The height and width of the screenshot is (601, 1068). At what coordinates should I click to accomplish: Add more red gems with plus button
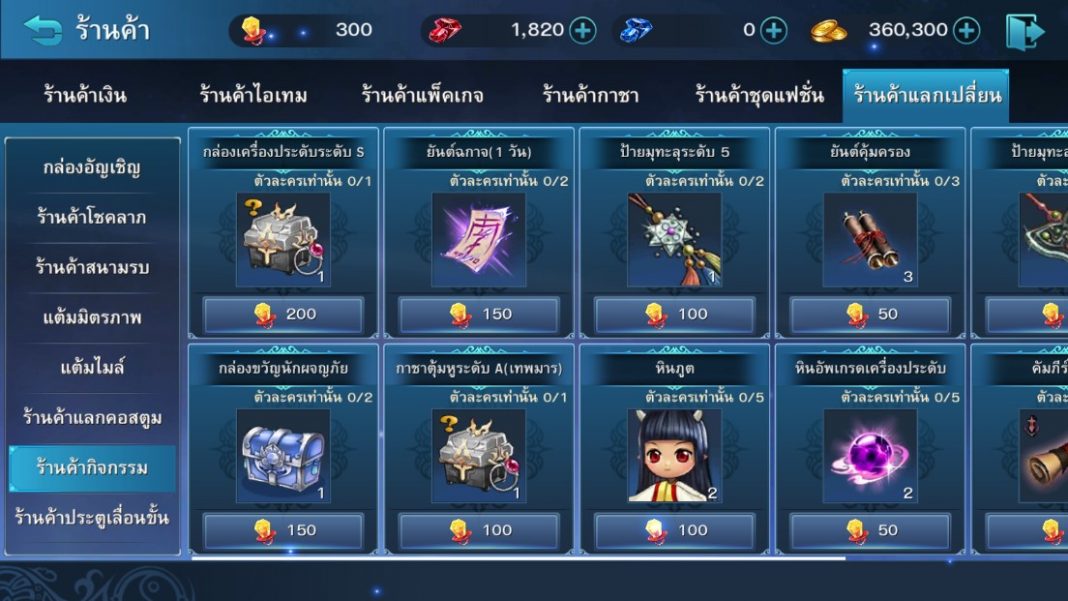[x=583, y=30]
